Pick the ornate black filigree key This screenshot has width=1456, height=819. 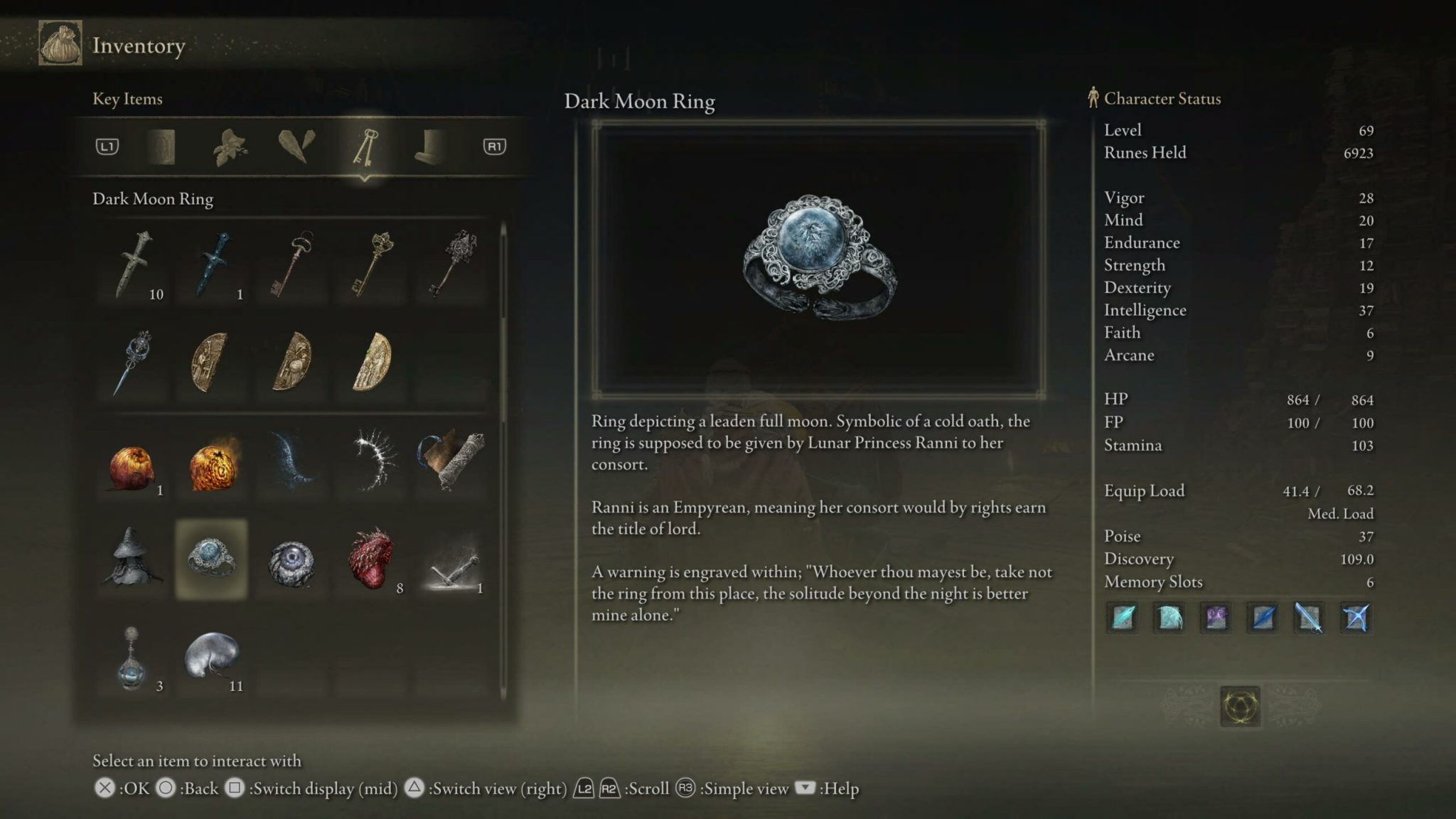coord(452,264)
